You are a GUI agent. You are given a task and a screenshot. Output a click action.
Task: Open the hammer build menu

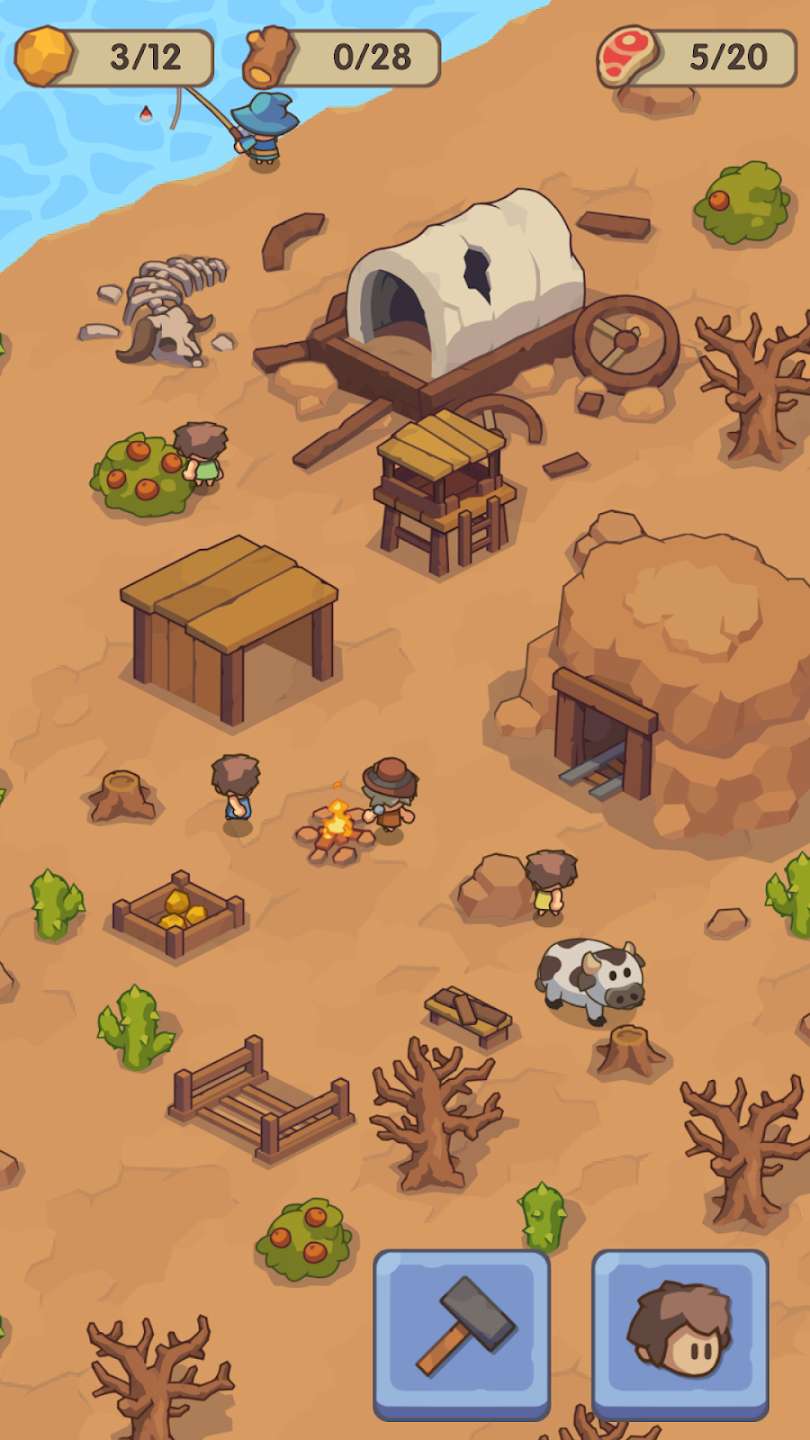point(462,1332)
